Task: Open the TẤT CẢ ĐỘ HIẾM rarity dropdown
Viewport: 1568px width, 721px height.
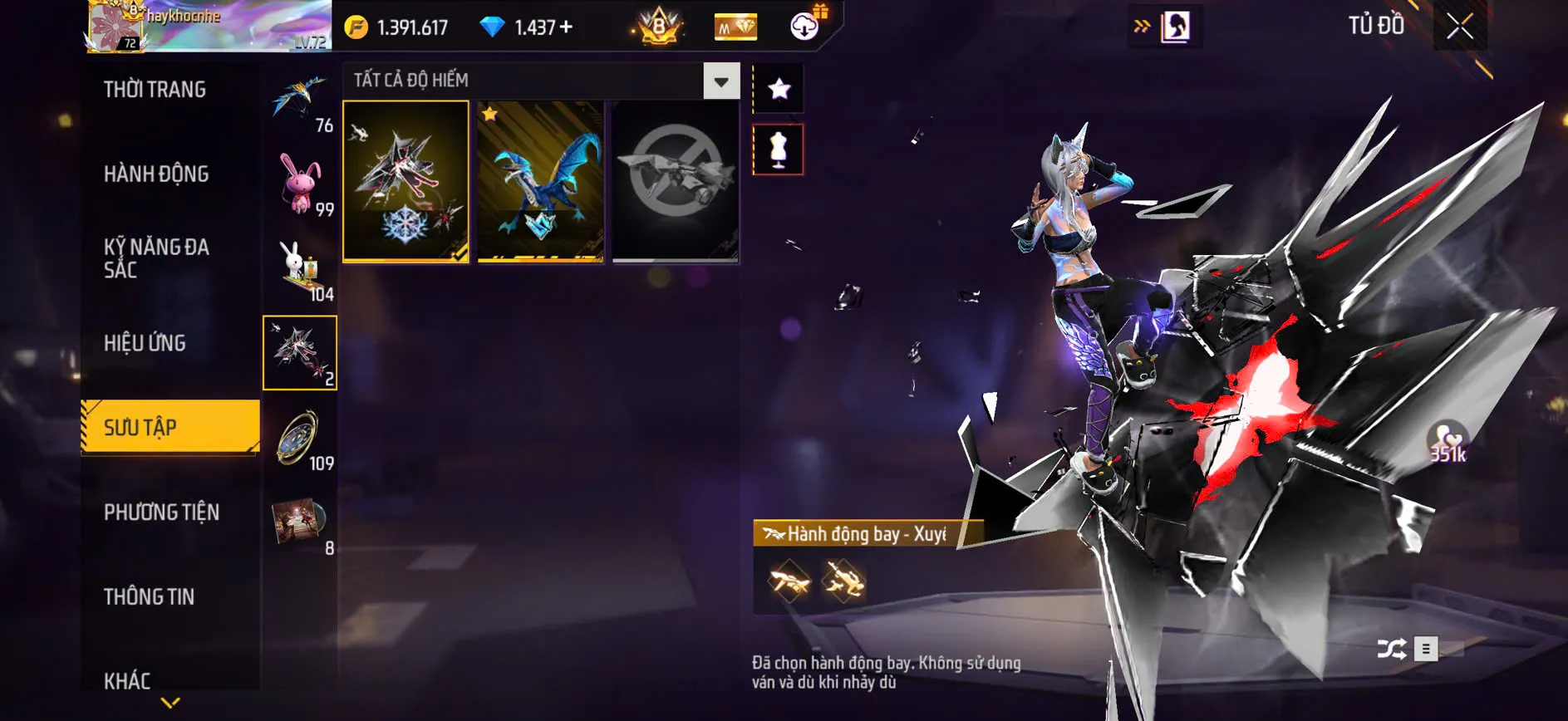Action: tap(540, 81)
